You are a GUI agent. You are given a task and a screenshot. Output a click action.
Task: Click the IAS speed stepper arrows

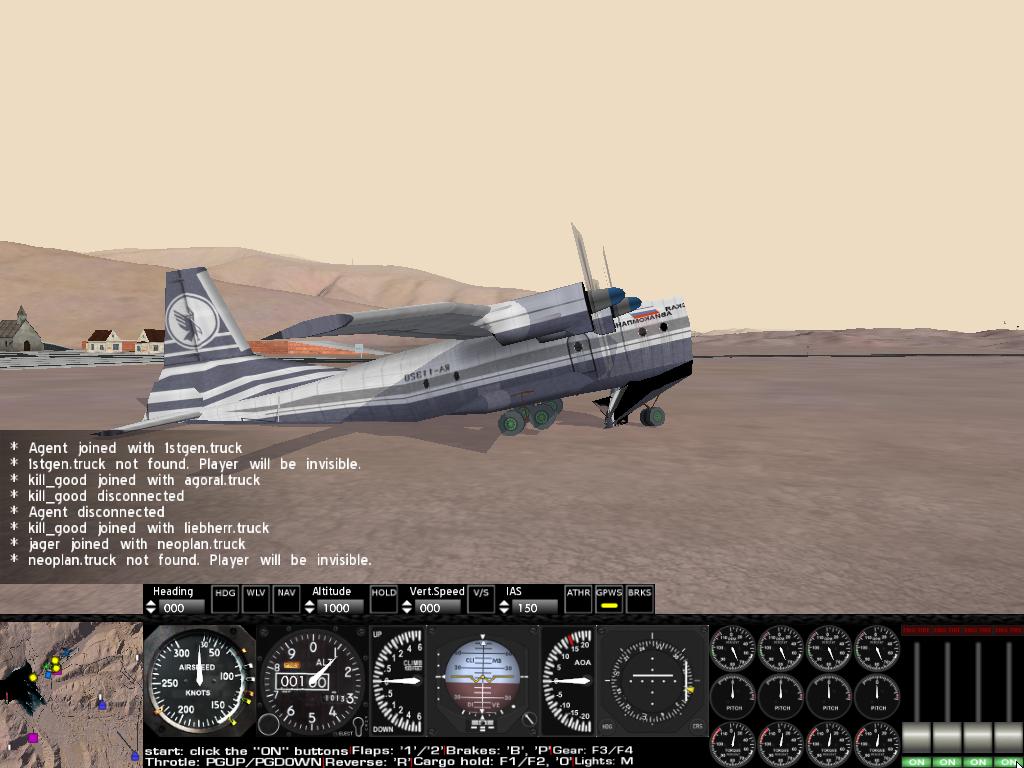click(504, 607)
